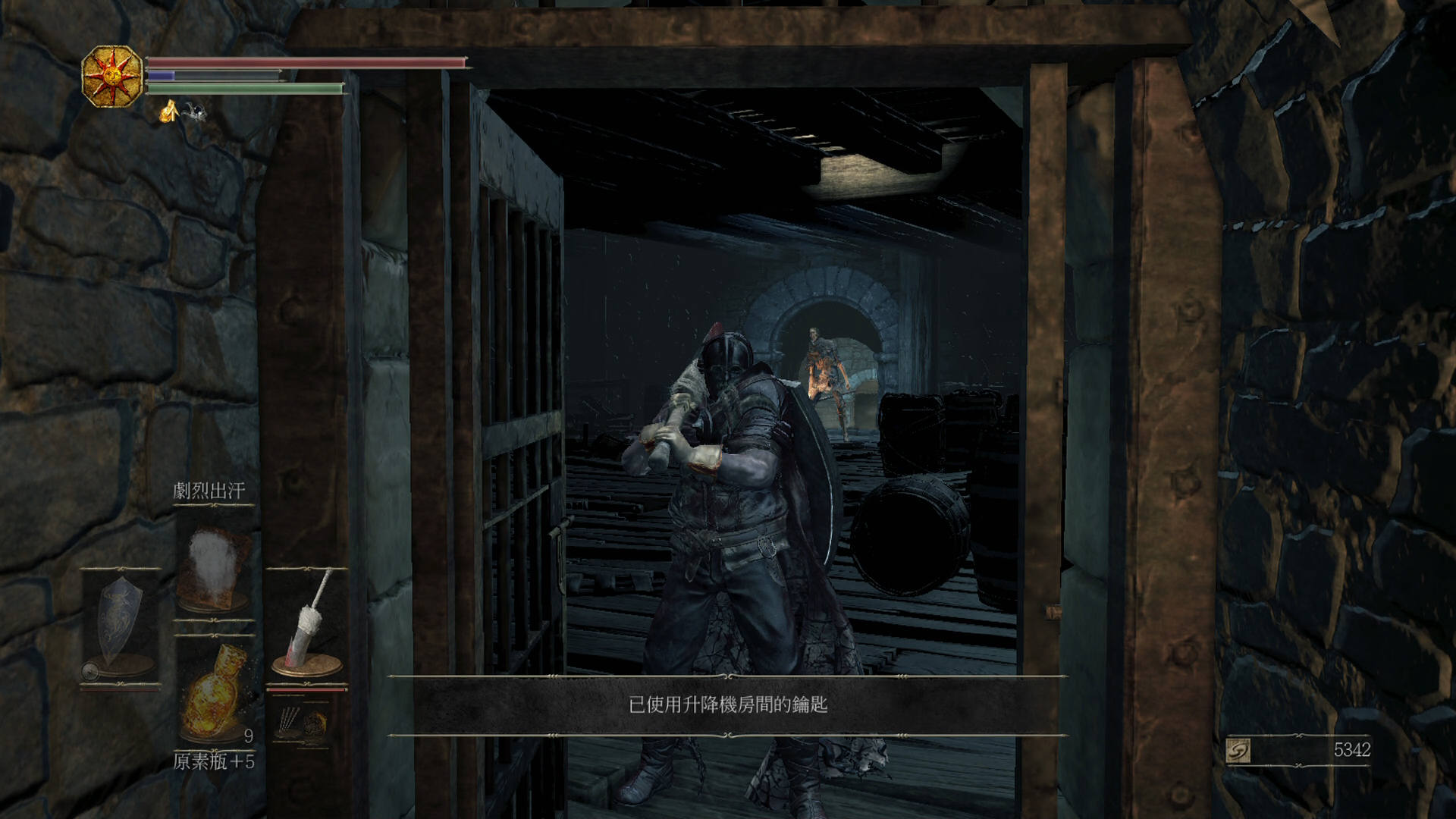Select the flame buff status icon
Viewport: 1456px width, 819px height.
(168, 112)
